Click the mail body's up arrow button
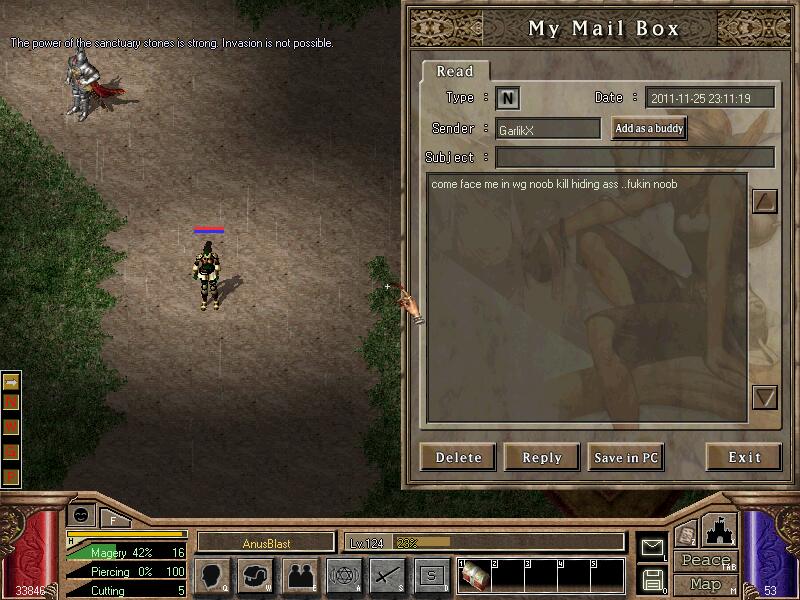This screenshot has width=800, height=600. tap(764, 201)
